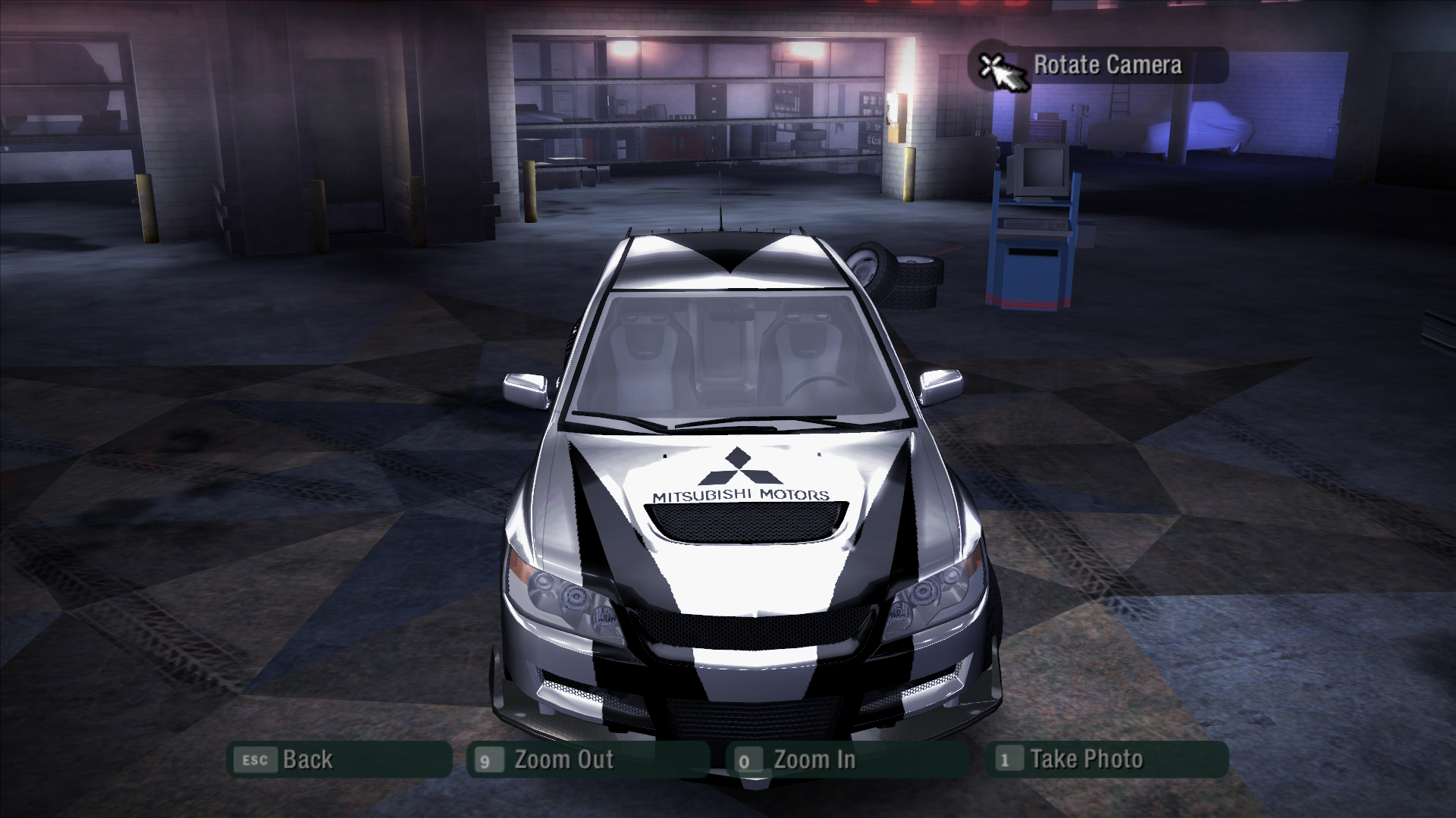Viewport: 1456px width, 818px height.
Task: Click the Back button
Action: (x=339, y=760)
